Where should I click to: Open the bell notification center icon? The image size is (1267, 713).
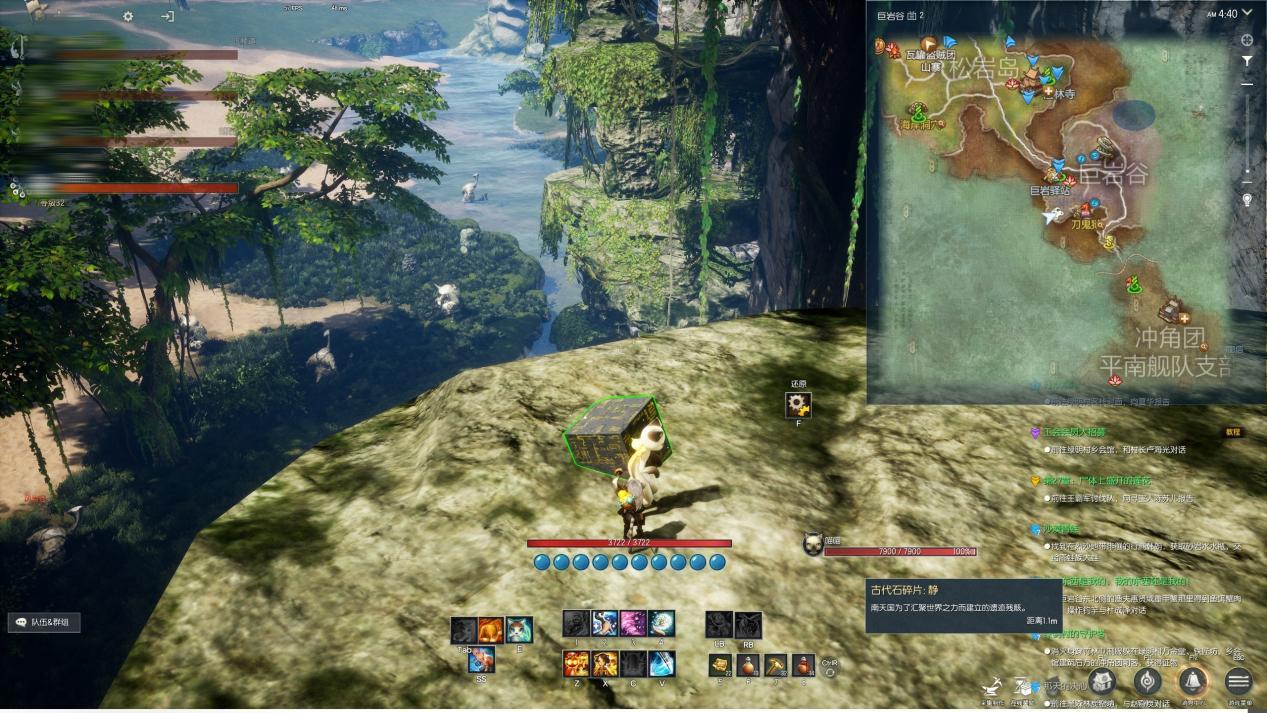[x=1192, y=682]
